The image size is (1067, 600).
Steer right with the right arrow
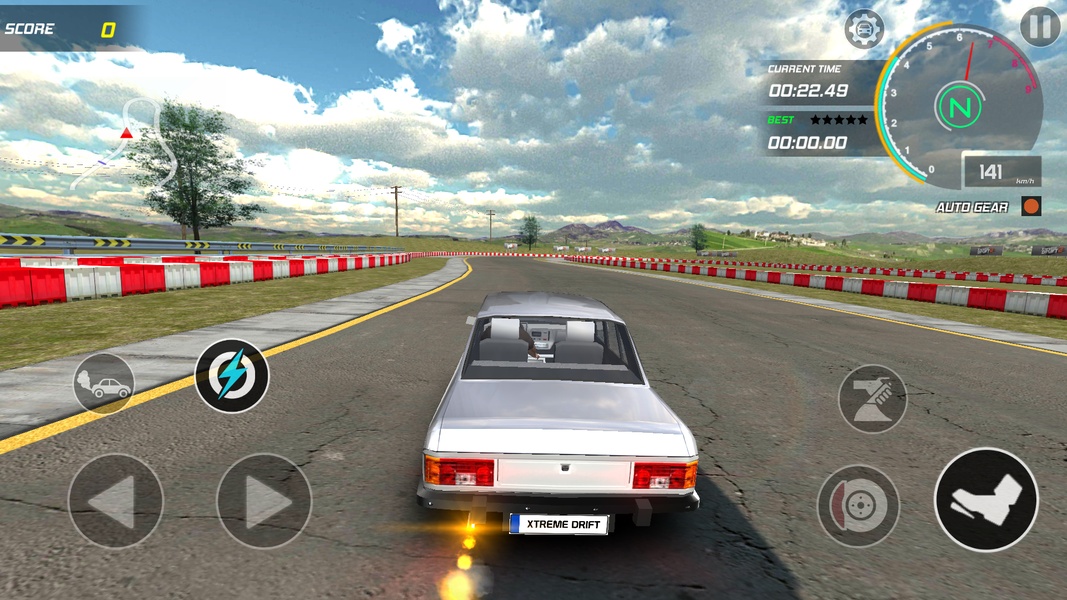[264, 501]
